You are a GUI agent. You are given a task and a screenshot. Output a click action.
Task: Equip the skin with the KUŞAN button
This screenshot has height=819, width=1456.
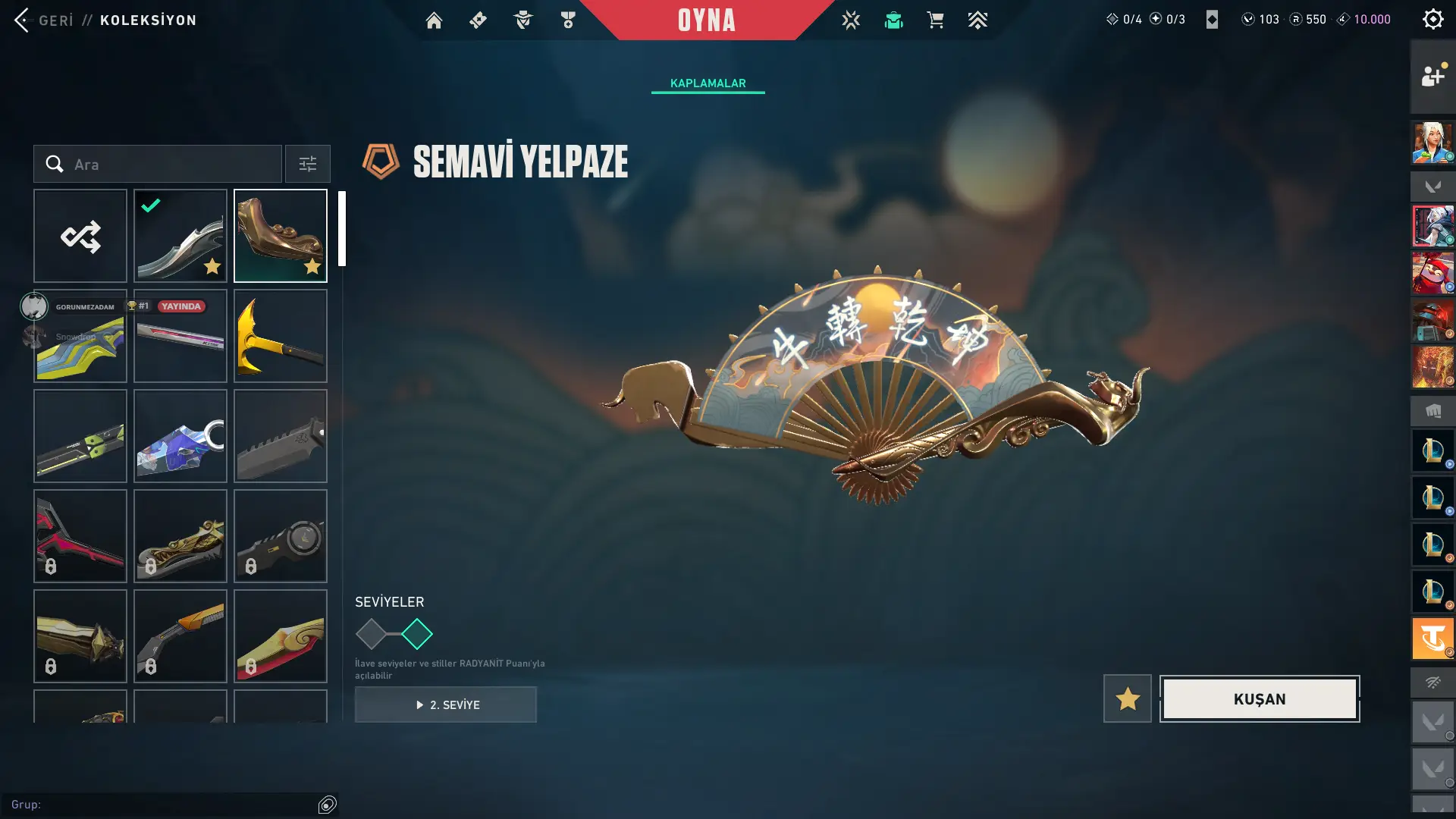[x=1259, y=698]
